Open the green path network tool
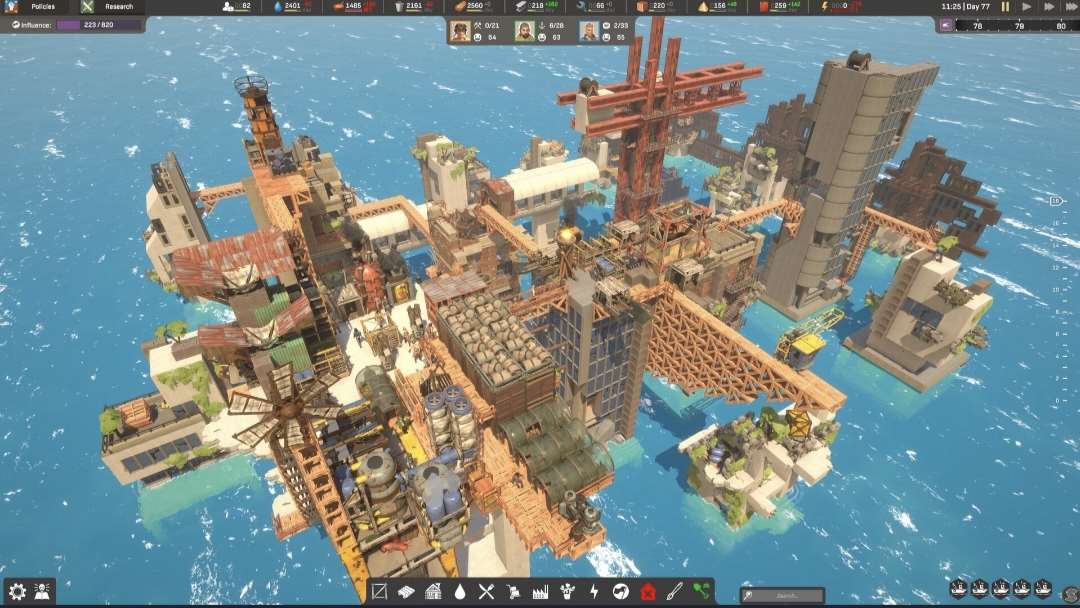 (701, 591)
